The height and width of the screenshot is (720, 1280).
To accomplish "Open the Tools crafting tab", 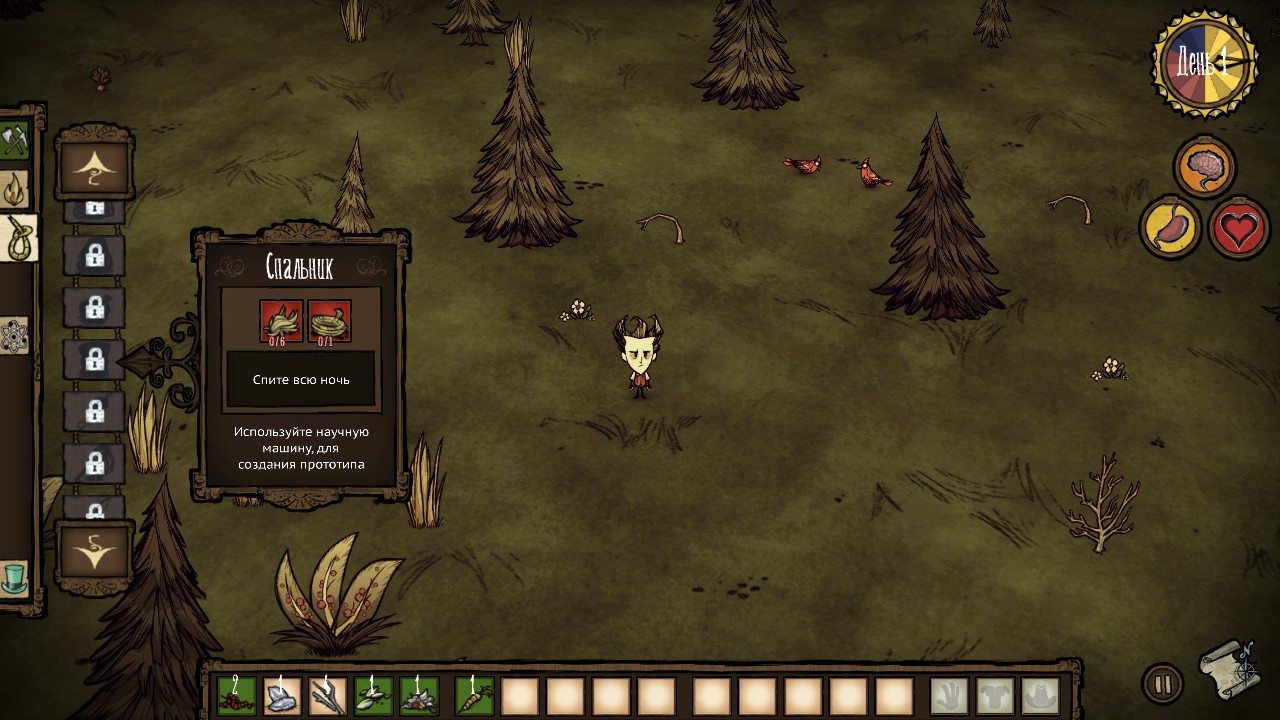I will pyautogui.click(x=14, y=141).
